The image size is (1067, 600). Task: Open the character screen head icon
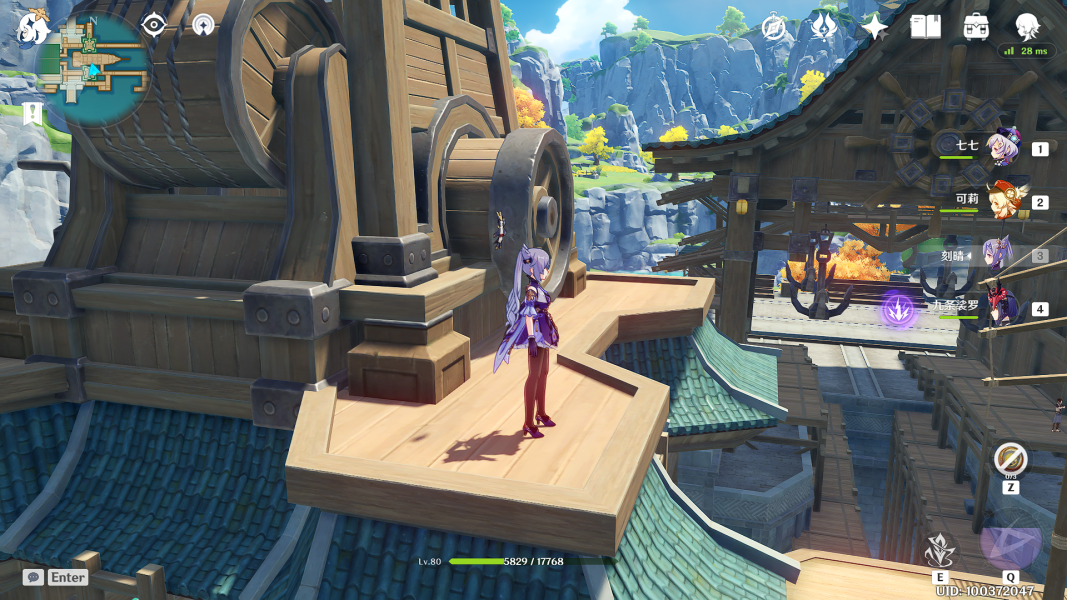coord(1027,25)
